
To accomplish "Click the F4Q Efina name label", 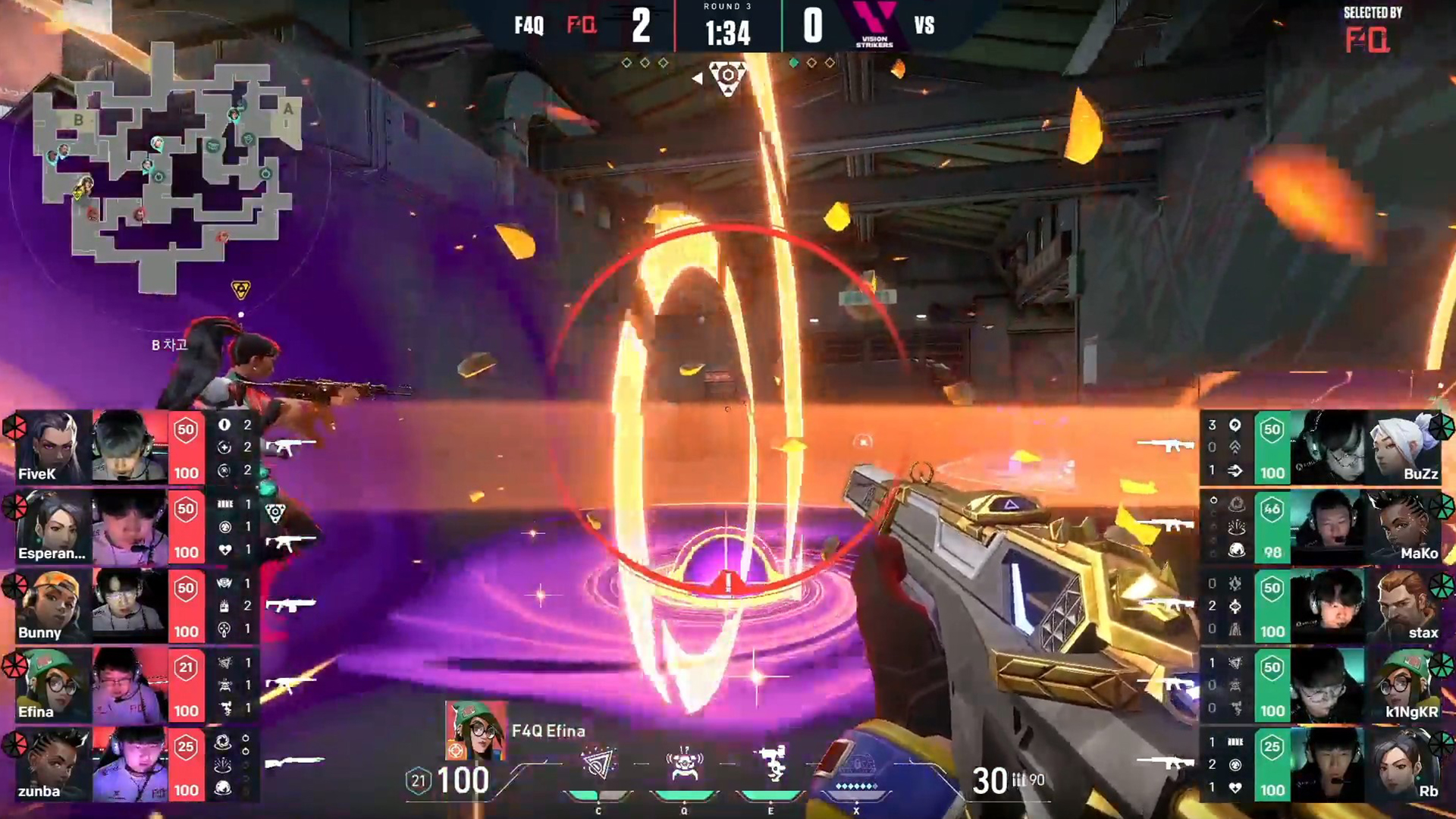I will coord(548,731).
